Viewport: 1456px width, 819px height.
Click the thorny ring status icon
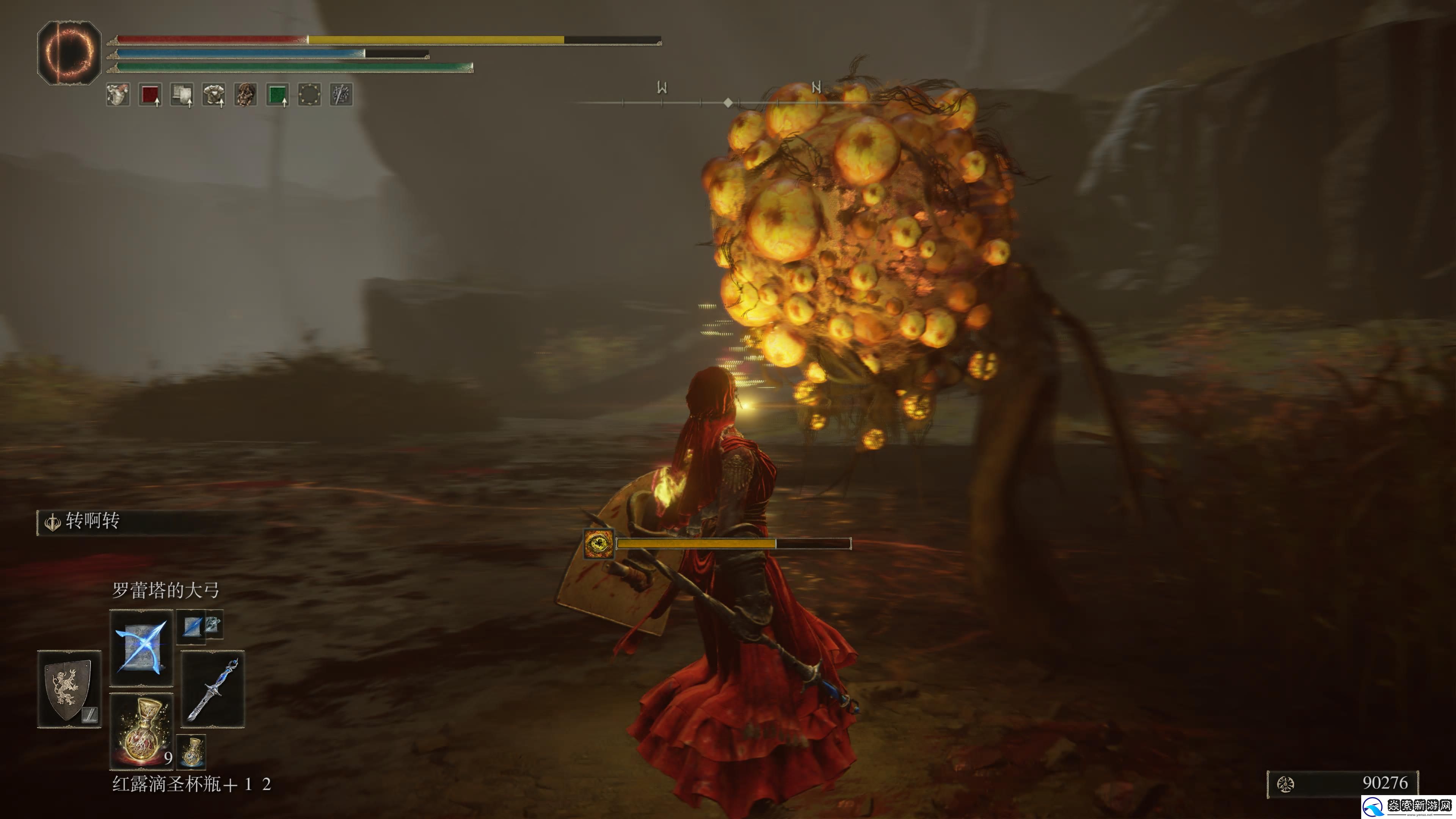click(309, 94)
